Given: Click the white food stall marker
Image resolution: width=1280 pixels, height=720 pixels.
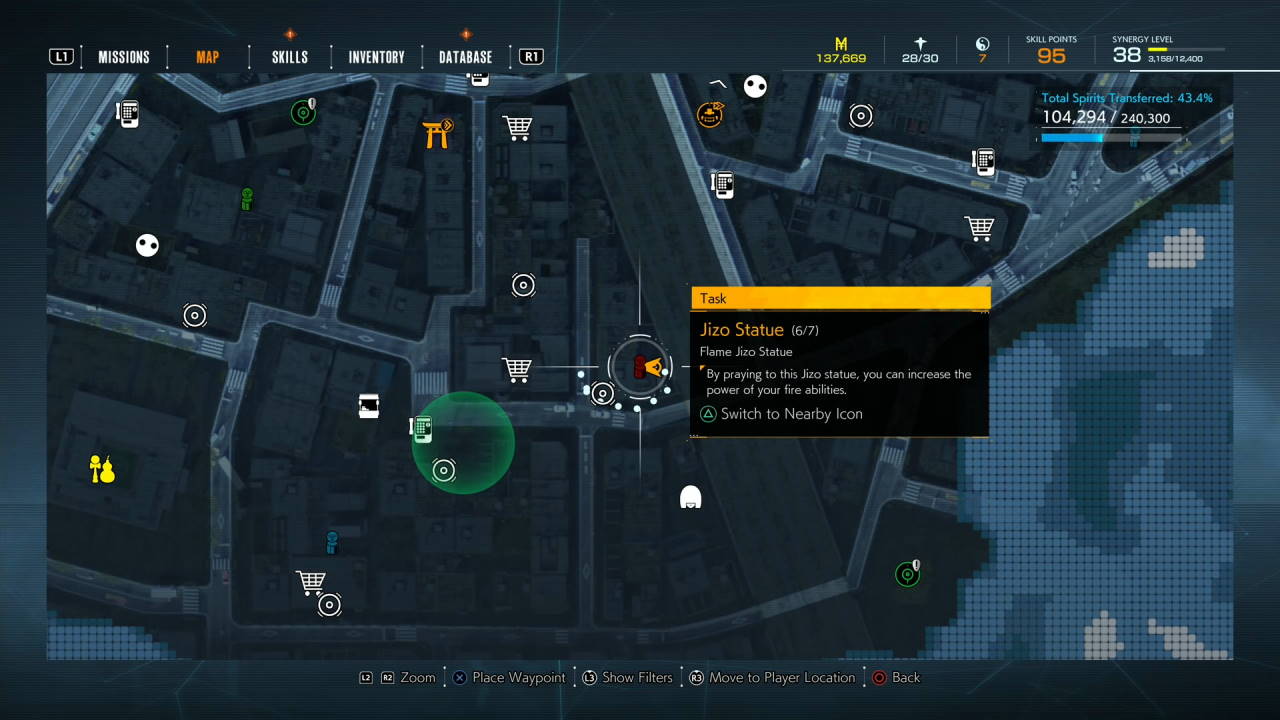Looking at the screenshot, I should click(x=369, y=405).
